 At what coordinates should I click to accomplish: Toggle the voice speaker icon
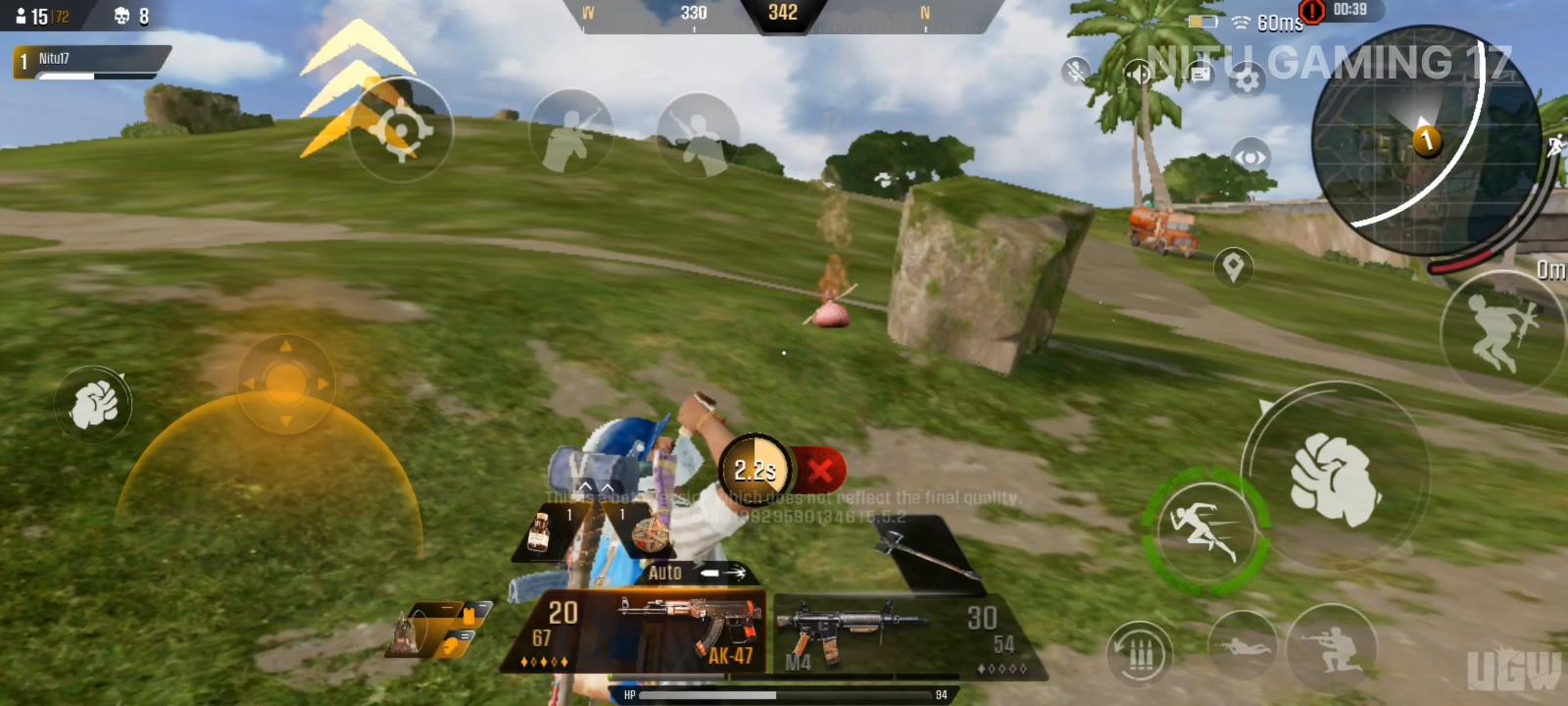click(1137, 74)
